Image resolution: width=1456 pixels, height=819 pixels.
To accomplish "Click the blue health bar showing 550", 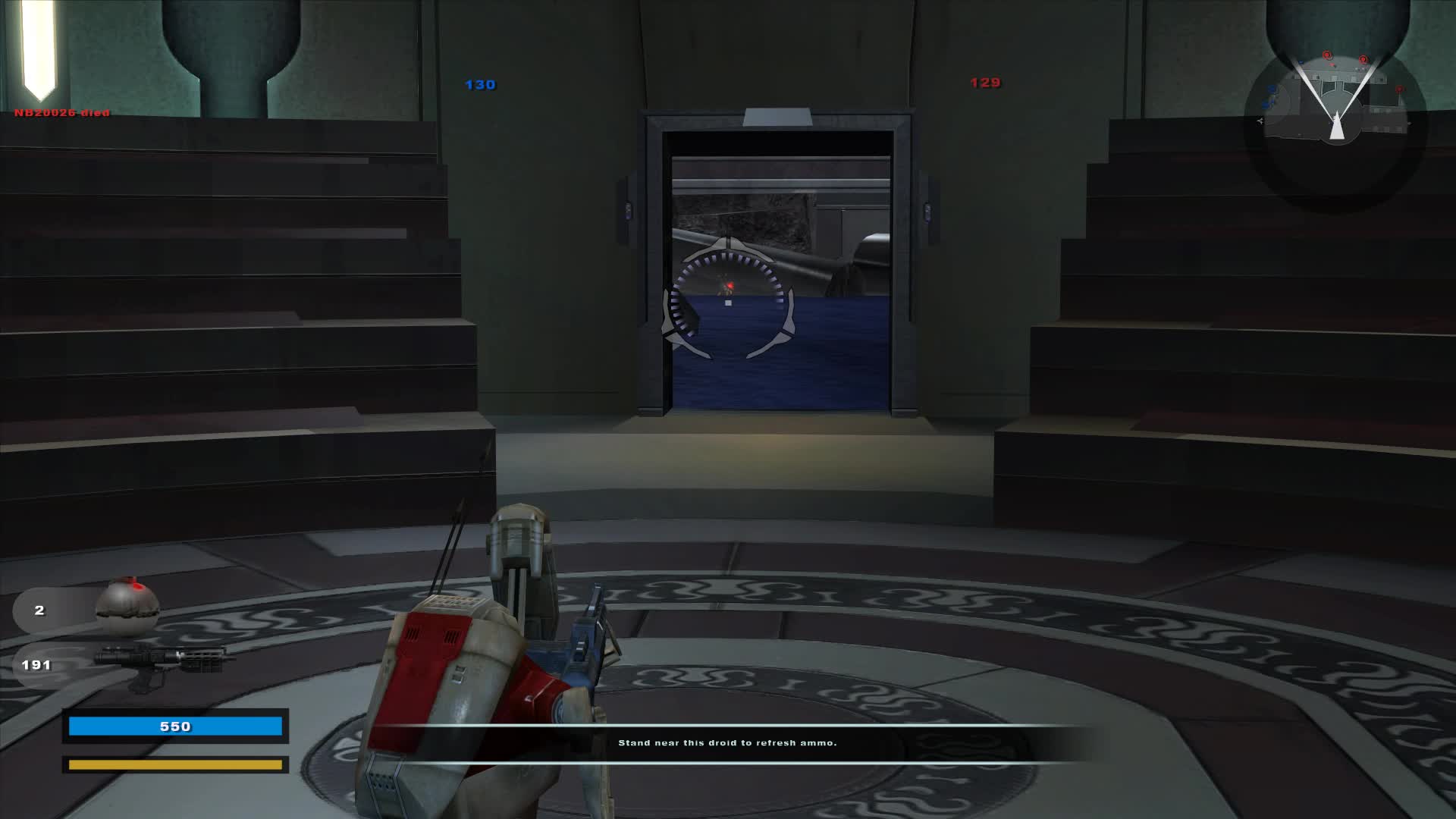I will (176, 726).
